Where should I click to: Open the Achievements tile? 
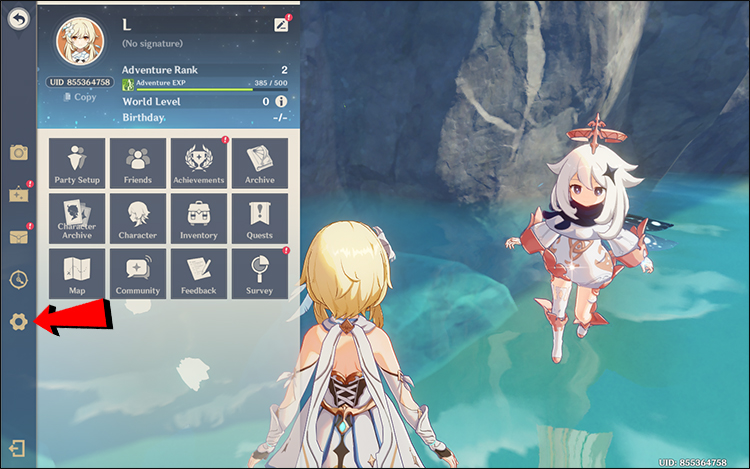pyautogui.click(x=199, y=163)
